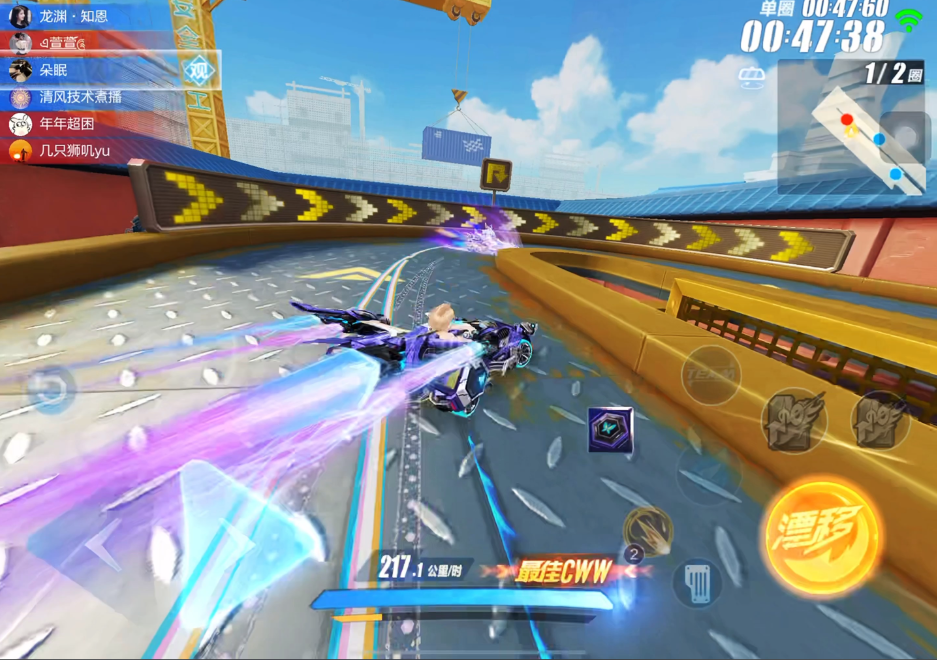Select the purple square item icon
This screenshot has width=937, height=660.
tap(610, 429)
